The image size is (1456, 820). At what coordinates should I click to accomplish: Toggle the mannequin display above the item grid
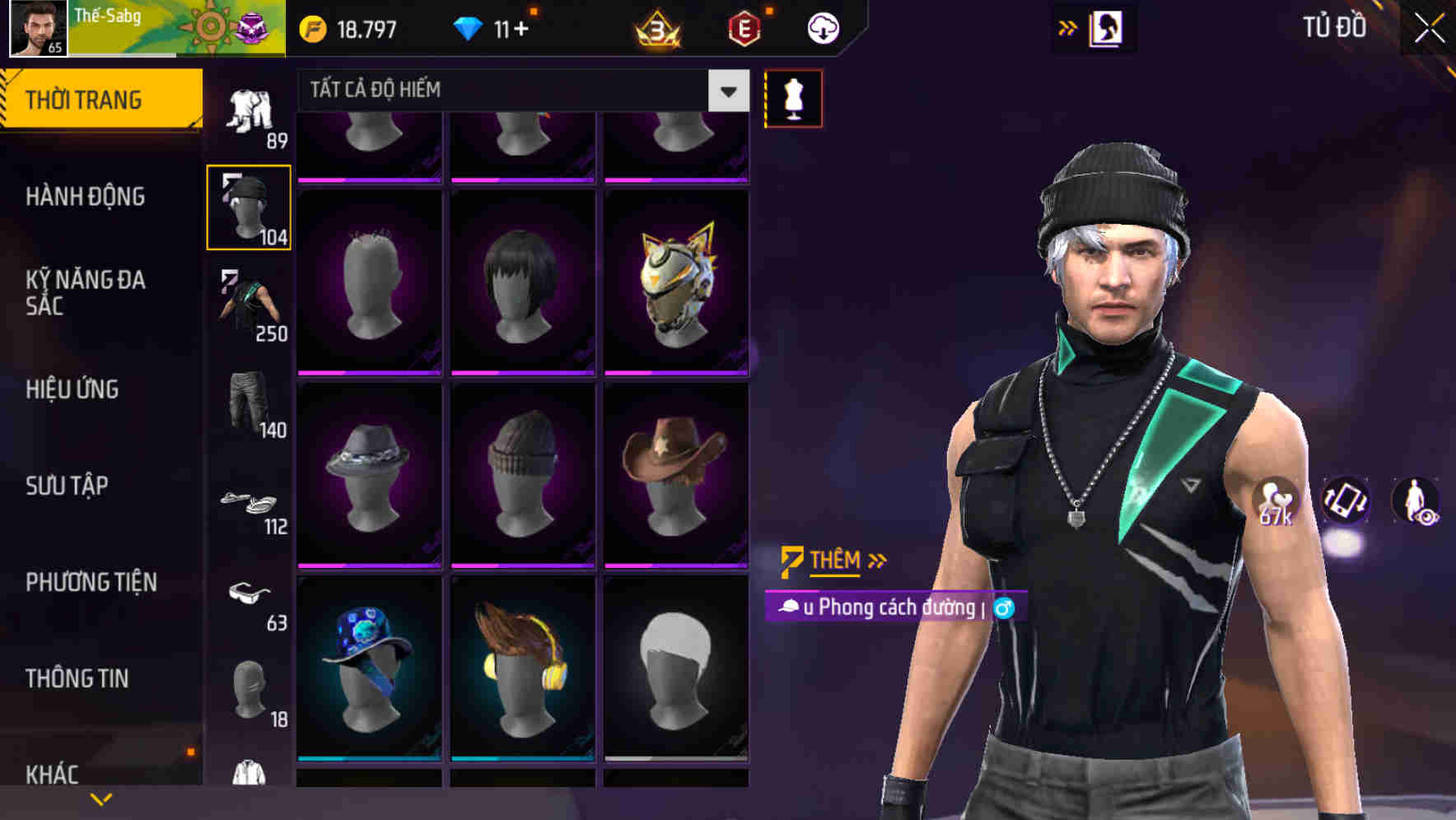tap(793, 97)
